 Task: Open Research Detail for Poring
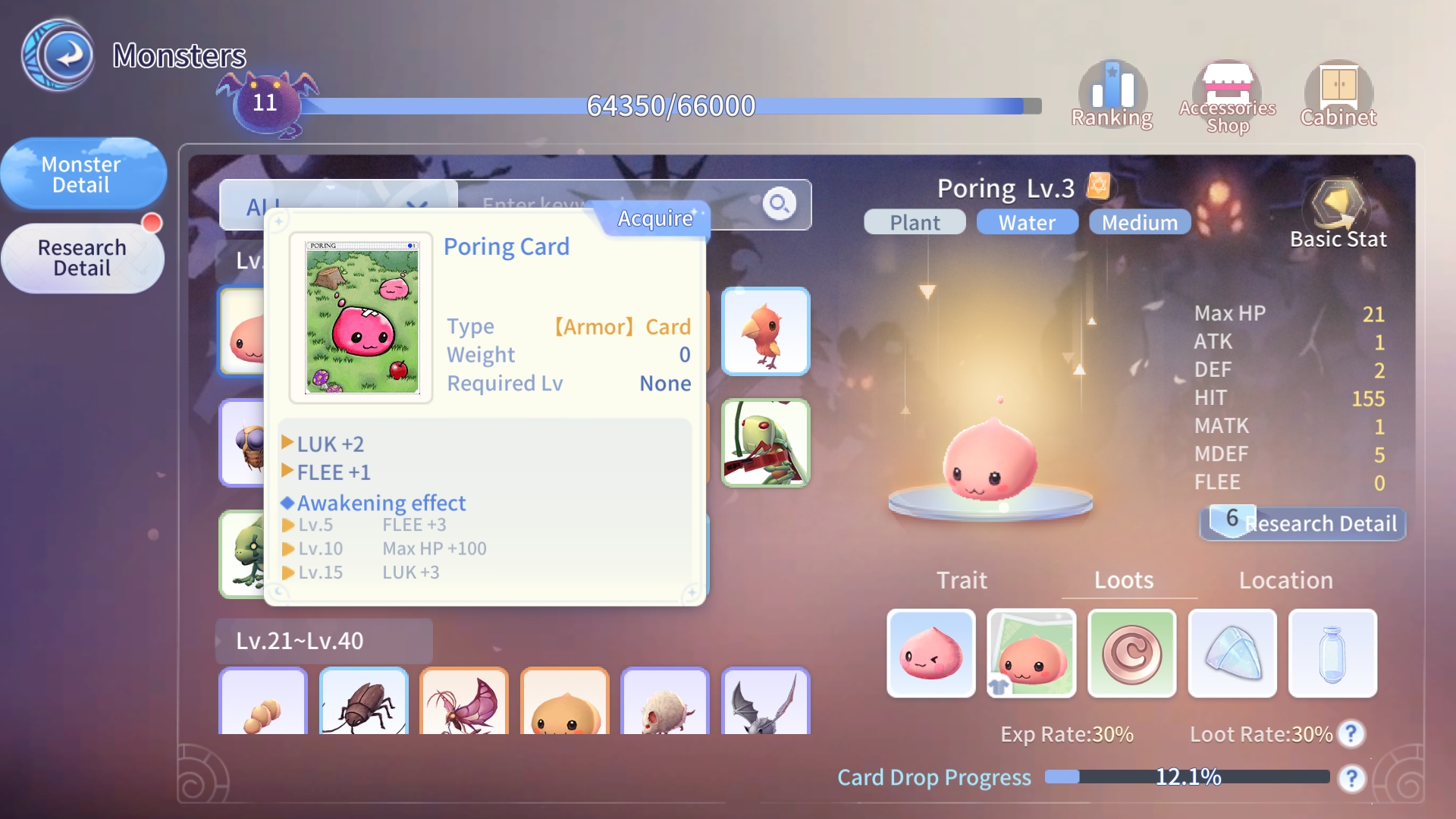(1303, 523)
